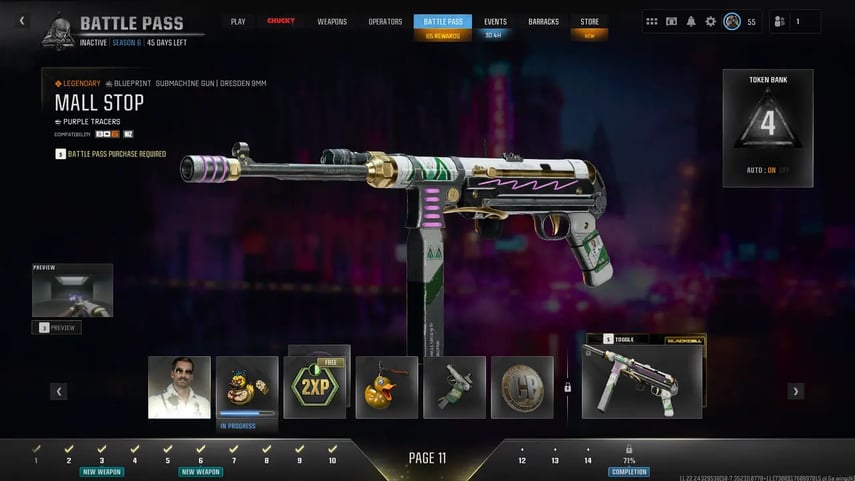Open settings via the gear icon
The image size is (855, 481).
[711, 21]
